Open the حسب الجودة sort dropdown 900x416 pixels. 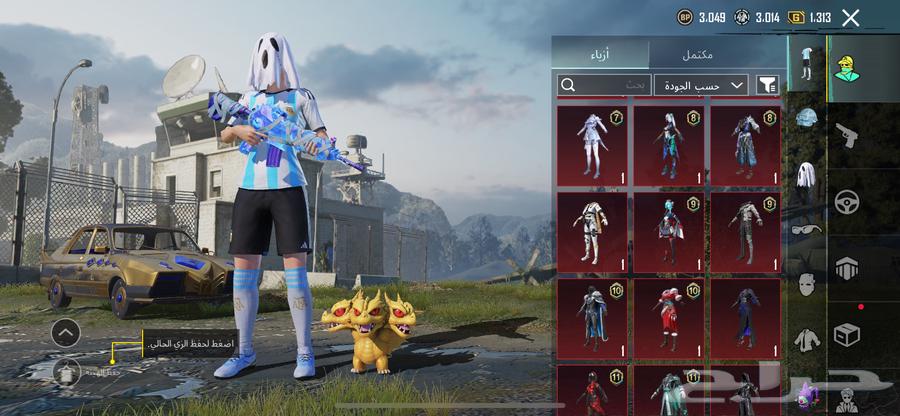tap(701, 85)
